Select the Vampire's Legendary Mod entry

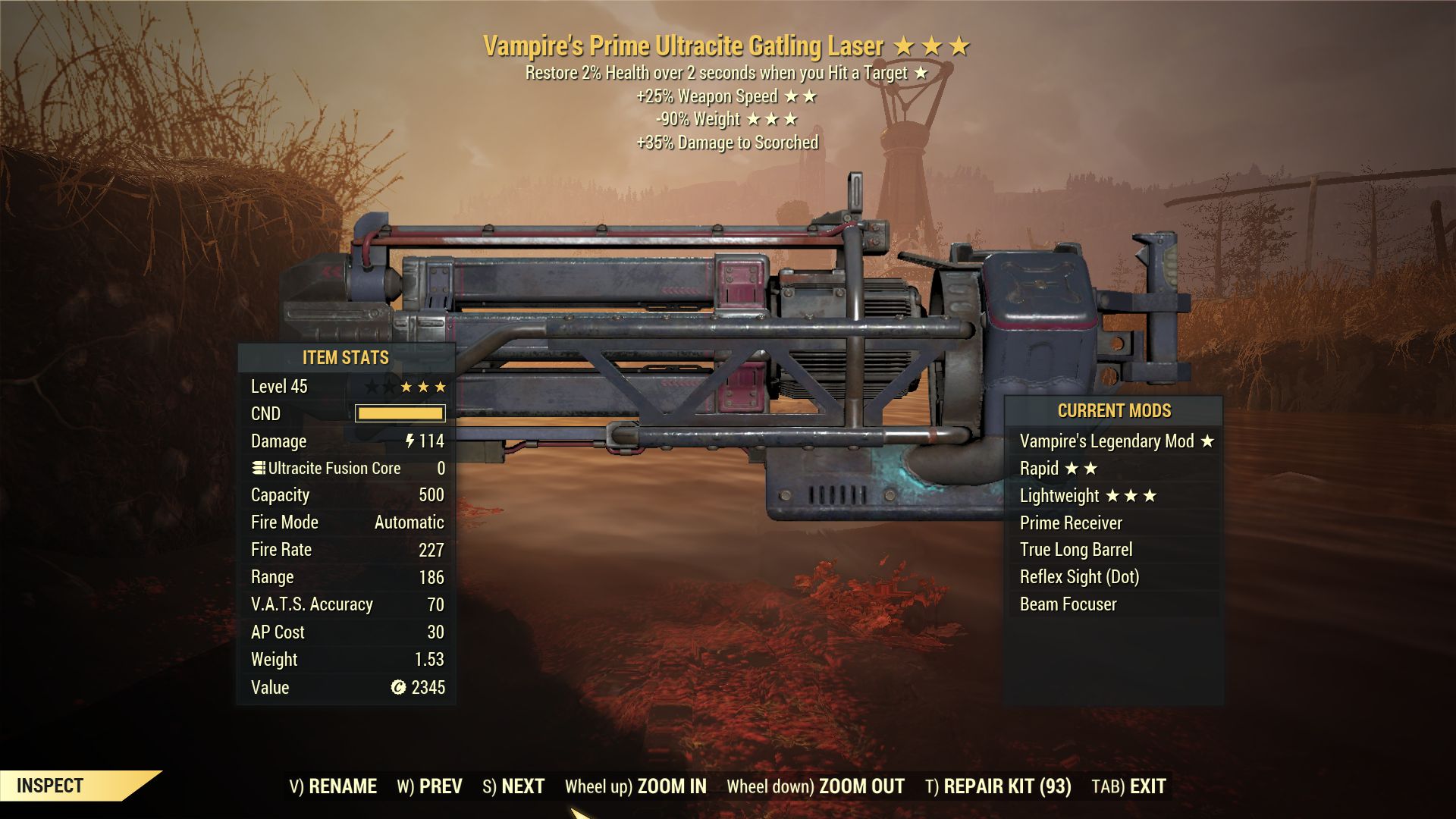click(1106, 441)
